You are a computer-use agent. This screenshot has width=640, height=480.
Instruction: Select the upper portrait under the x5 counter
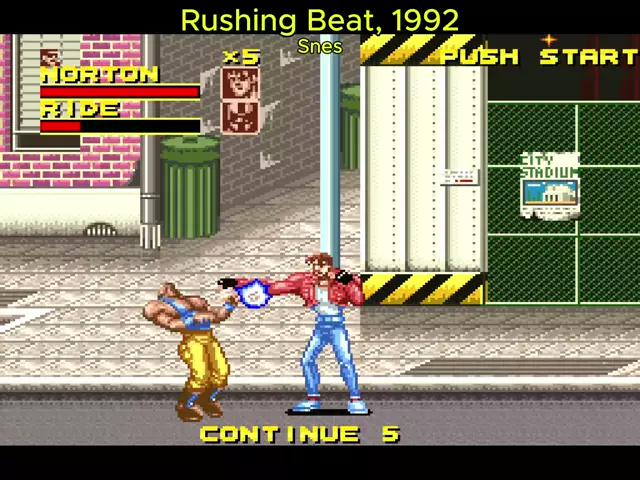pyautogui.click(x=241, y=84)
